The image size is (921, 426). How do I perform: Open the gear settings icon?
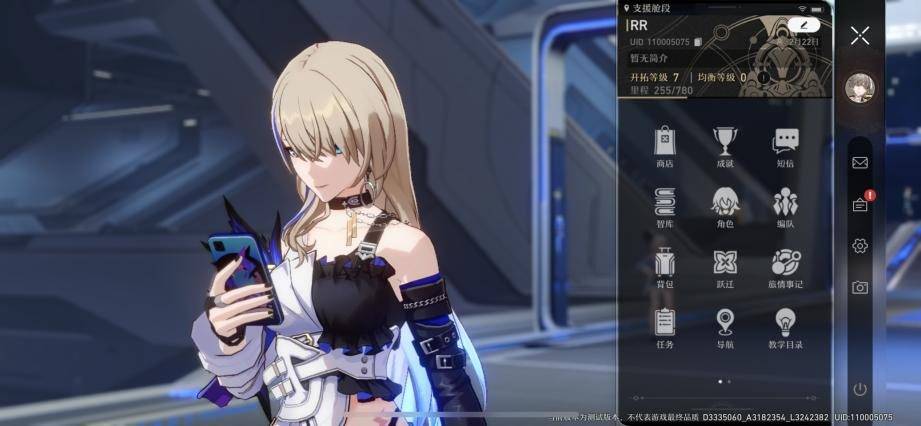coord(859,246)
